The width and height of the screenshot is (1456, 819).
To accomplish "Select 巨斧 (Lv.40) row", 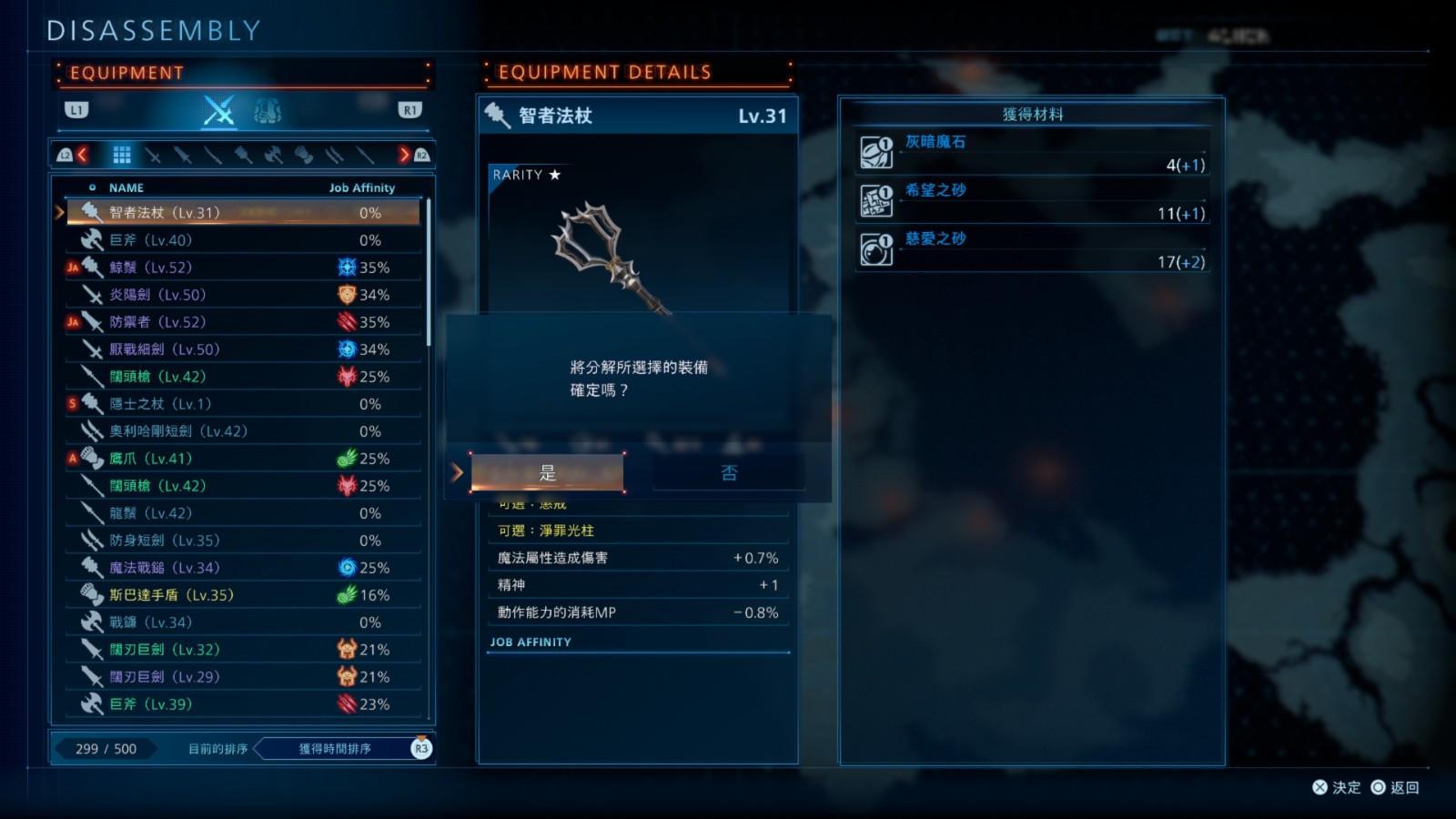I will coord(241,240).
